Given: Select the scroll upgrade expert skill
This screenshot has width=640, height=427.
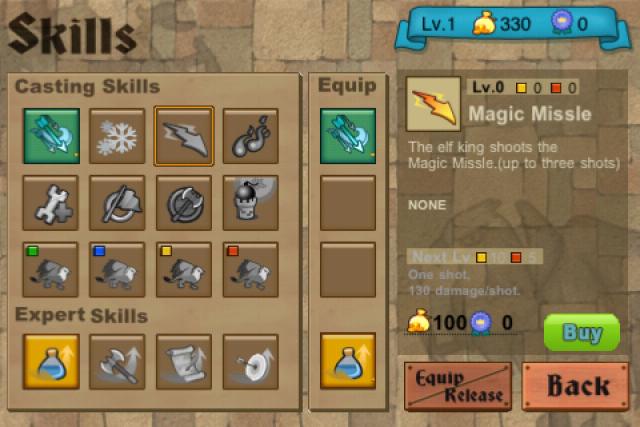Looking at the screenshot, I should click(184, 360).
